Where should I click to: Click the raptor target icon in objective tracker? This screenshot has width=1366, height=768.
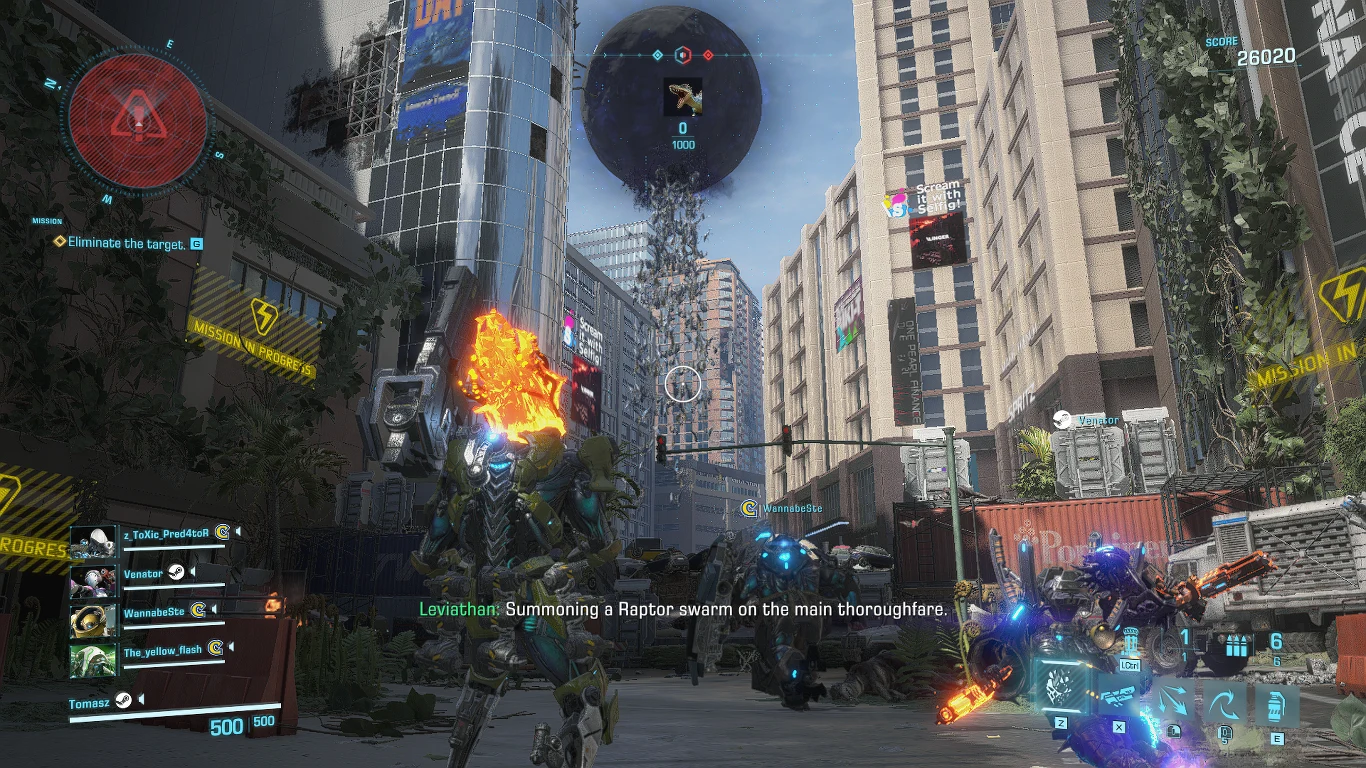click(683, 98)
